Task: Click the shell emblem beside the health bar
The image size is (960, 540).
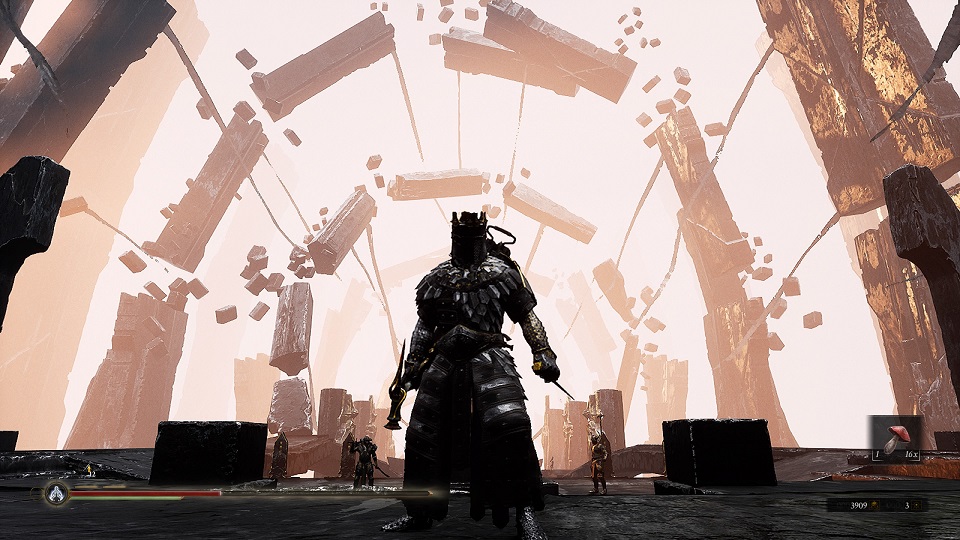Action: [55, 493]
